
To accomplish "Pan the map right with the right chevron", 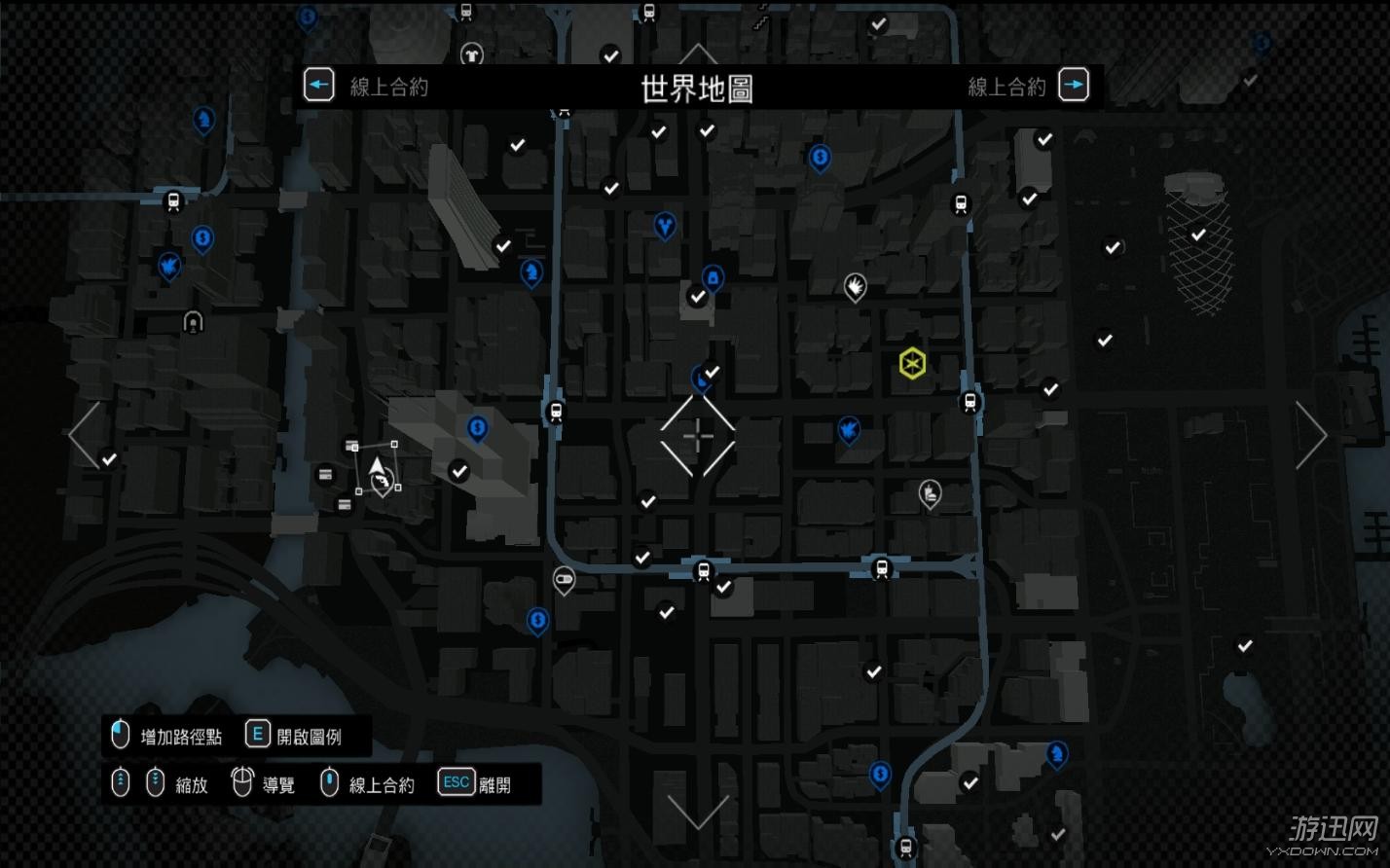I will tap(1310, 434).
